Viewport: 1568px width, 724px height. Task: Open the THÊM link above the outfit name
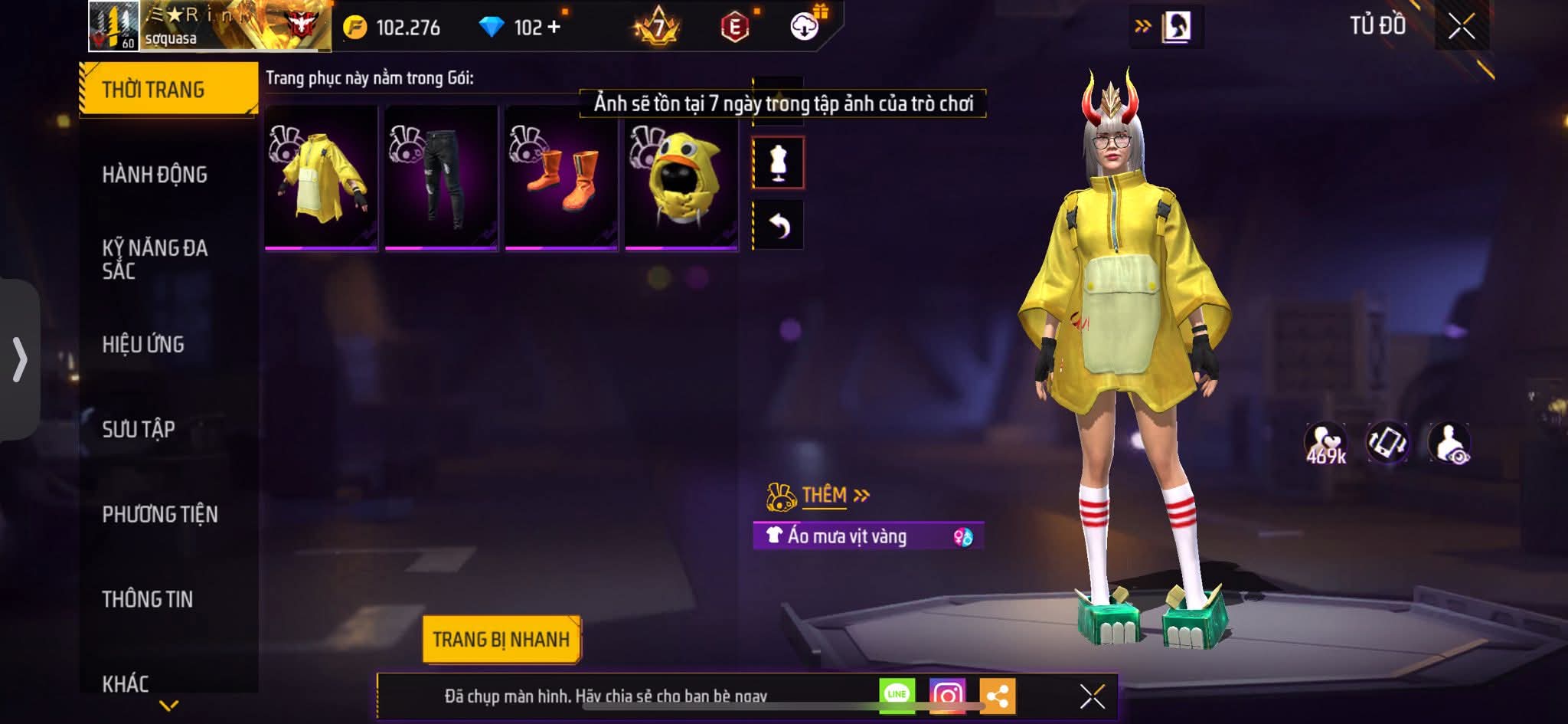[x=825, y=496]
